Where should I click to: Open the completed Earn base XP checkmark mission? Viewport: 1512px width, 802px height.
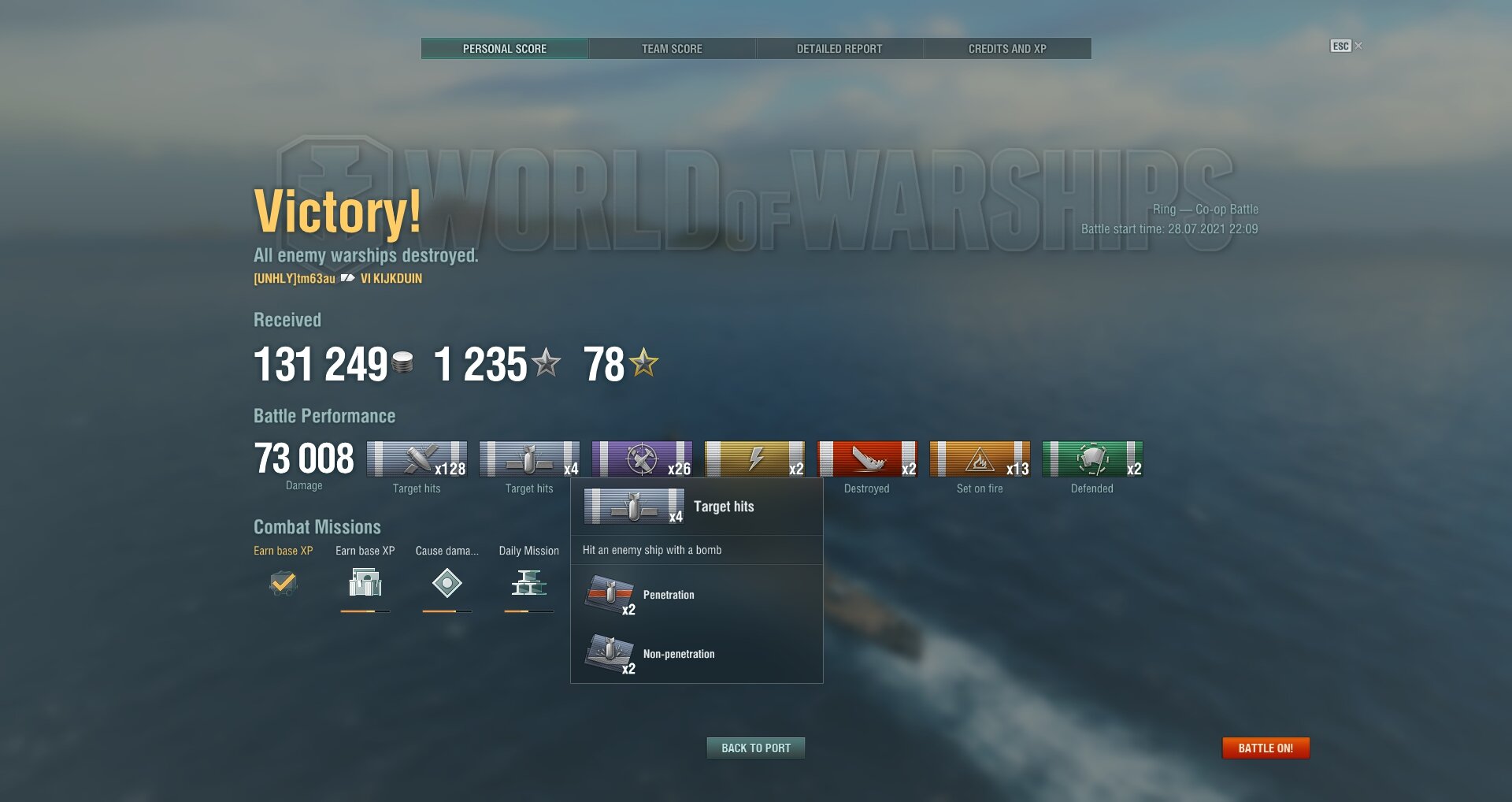(283, 584)
